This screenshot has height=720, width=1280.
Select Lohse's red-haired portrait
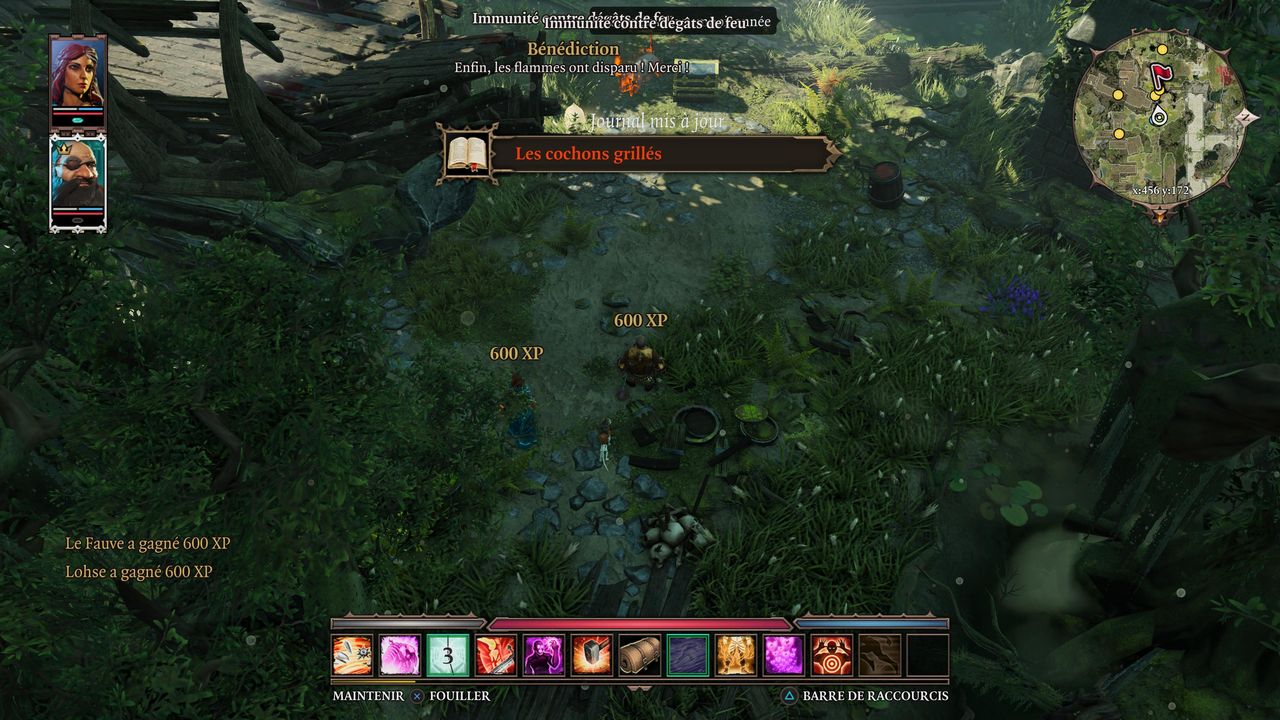[77, 76]
